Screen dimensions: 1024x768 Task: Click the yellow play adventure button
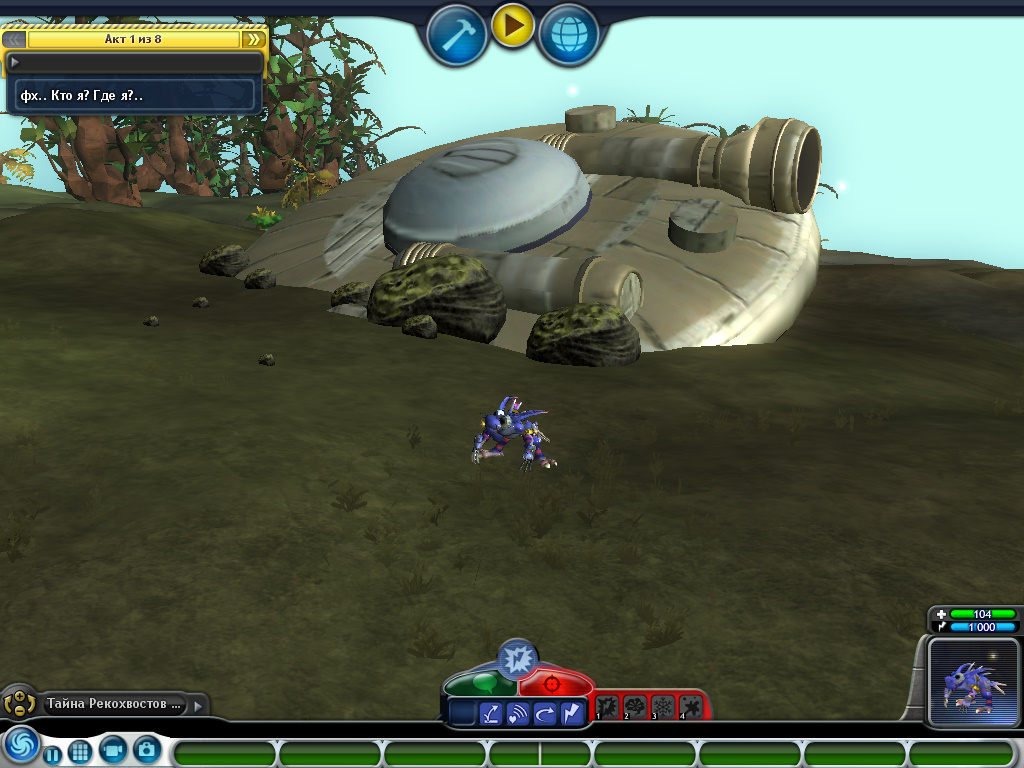click(x=513, y=27)
